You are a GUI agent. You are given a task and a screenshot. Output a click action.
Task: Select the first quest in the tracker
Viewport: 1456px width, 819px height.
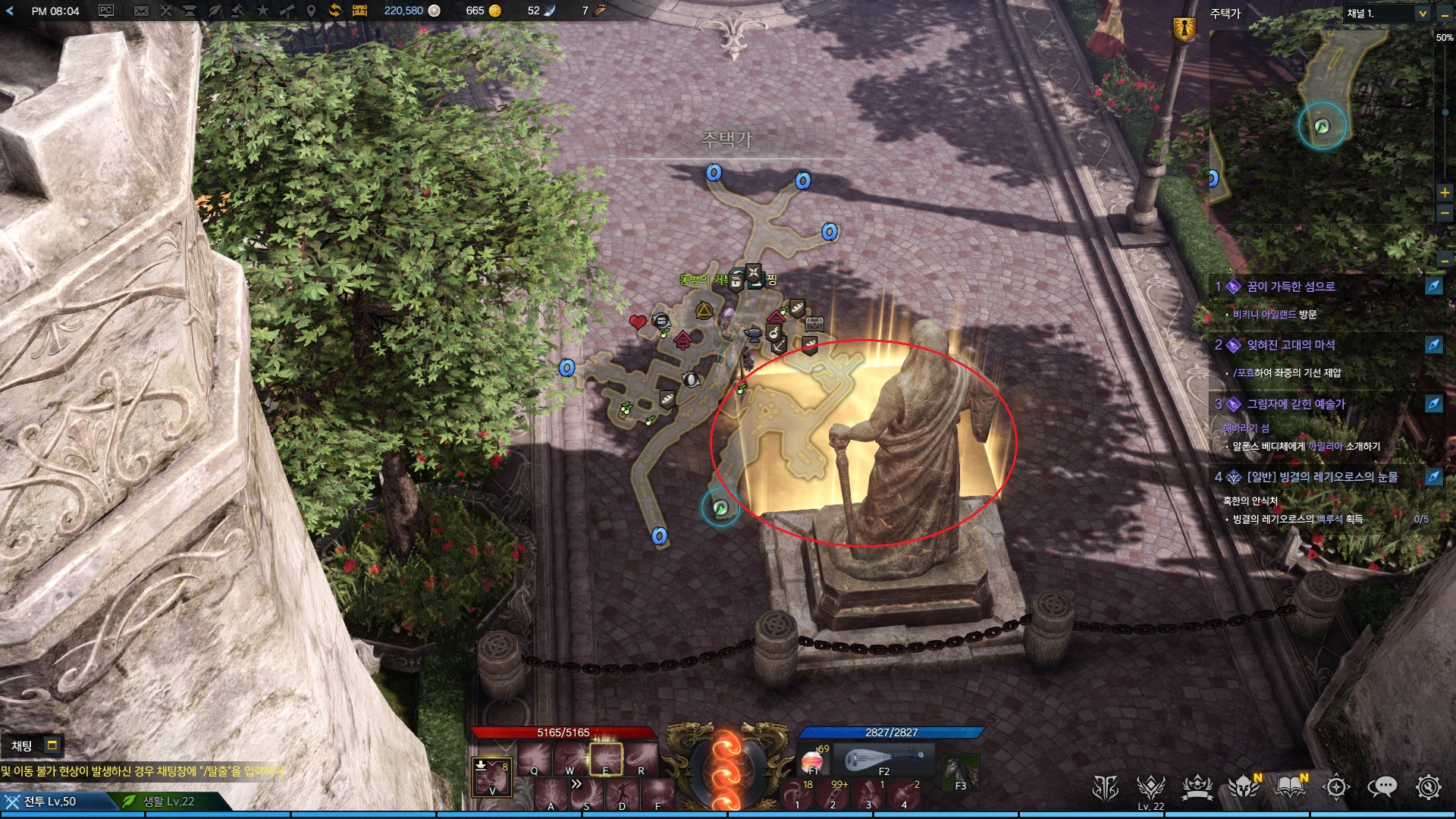tap(1291, 287)
